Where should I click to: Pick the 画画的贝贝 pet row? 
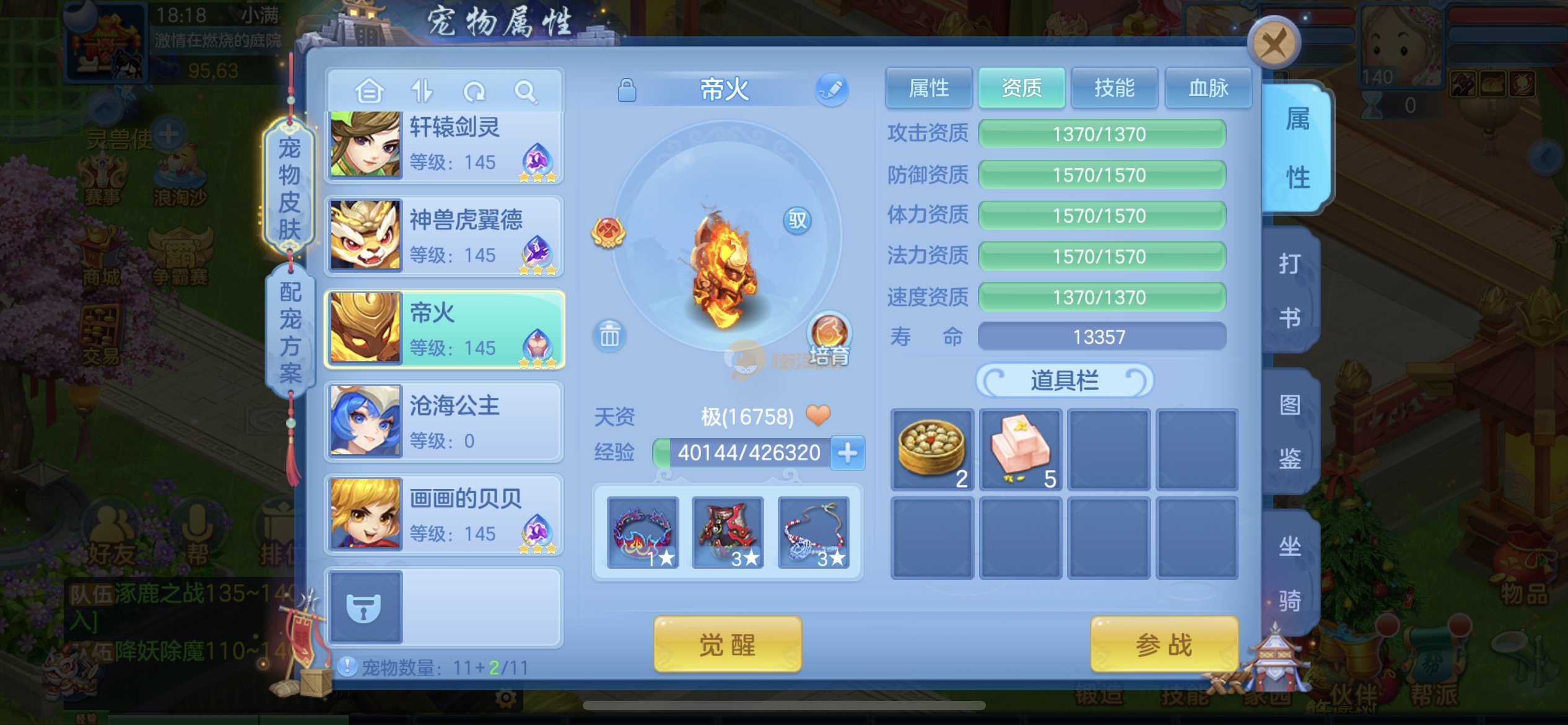click(x=444, y=514)
